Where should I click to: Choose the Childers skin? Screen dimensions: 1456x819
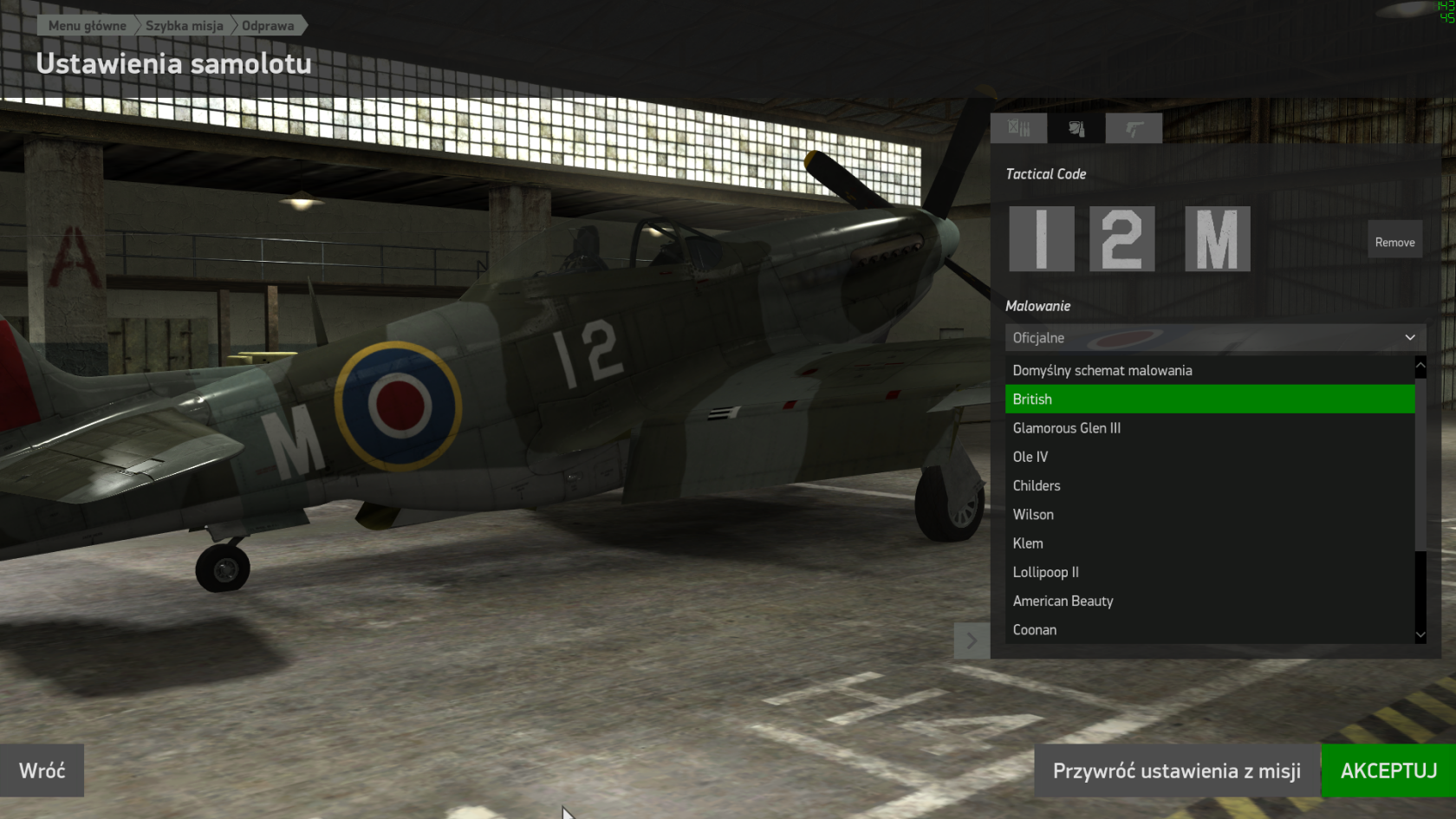1037,486
